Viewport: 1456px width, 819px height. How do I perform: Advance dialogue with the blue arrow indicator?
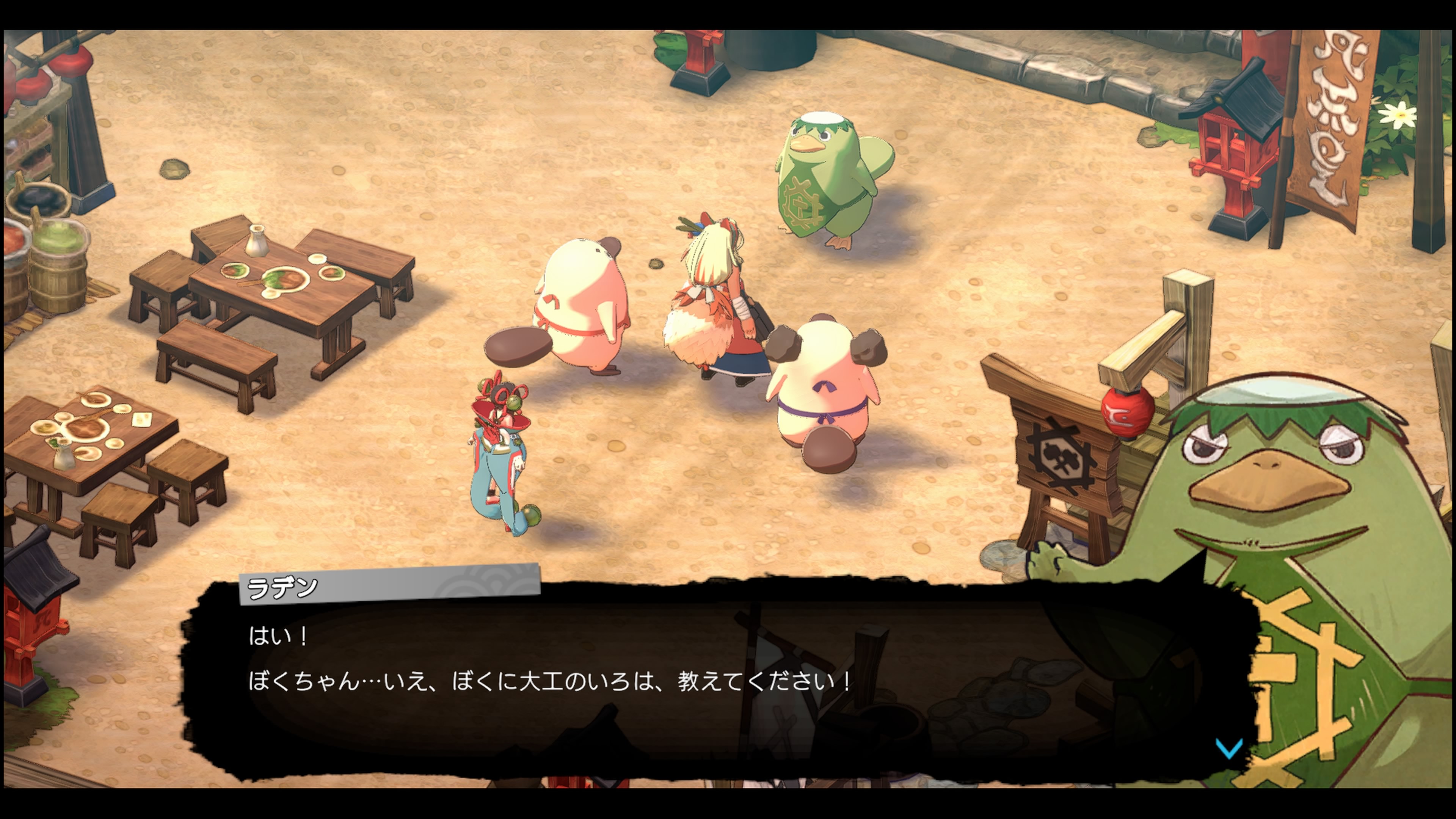[1229, 748]
